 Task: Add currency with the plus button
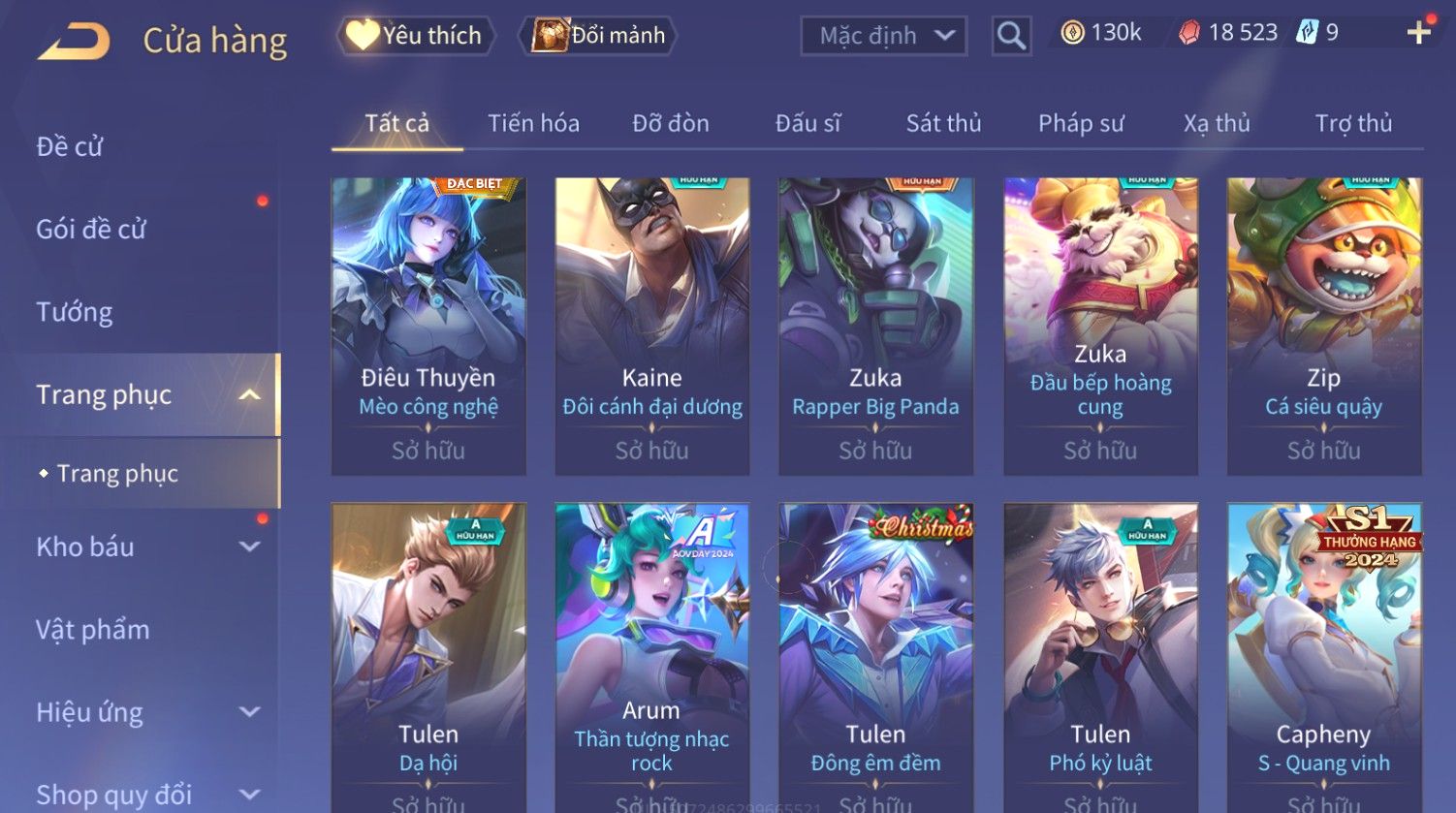pos(1418,33)
